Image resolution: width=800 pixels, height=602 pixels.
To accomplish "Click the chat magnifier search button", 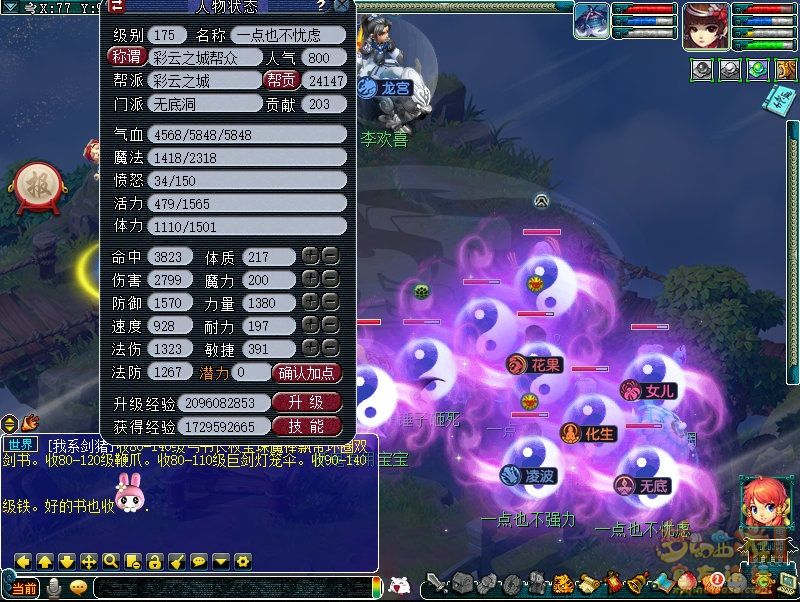I will click(110, 561).
